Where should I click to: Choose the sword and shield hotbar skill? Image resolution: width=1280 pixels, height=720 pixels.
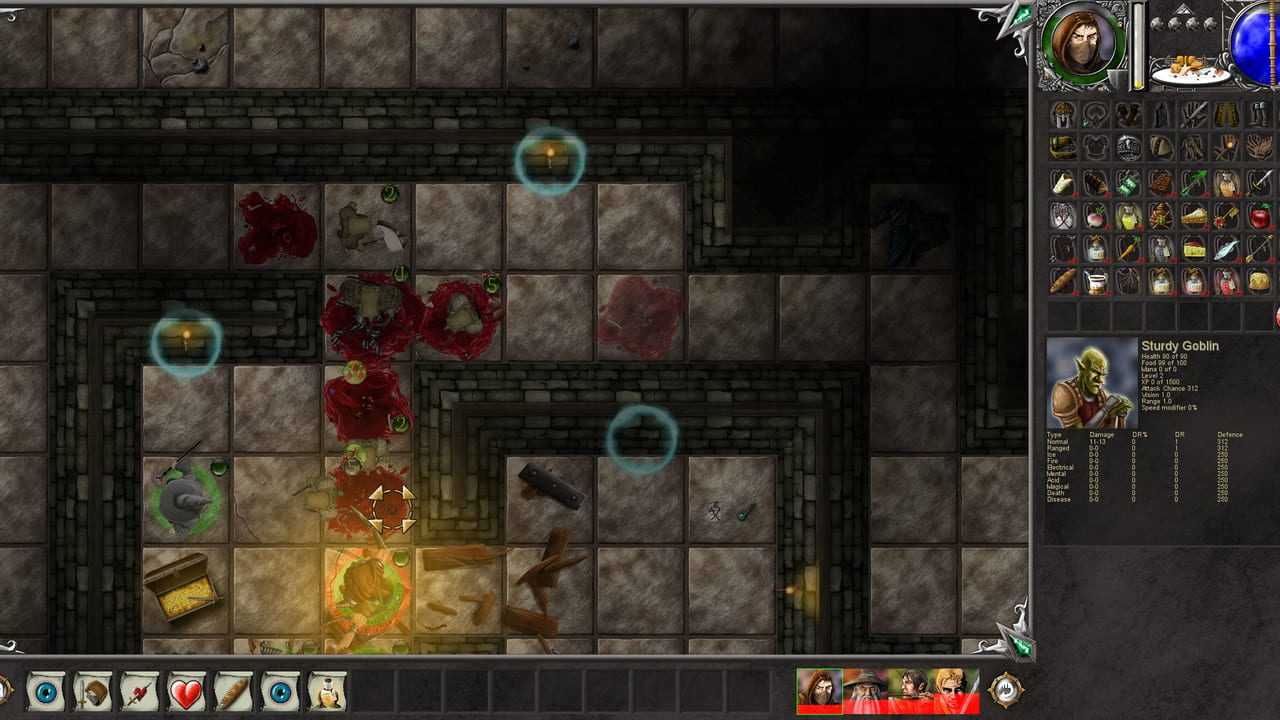(93, 692)
